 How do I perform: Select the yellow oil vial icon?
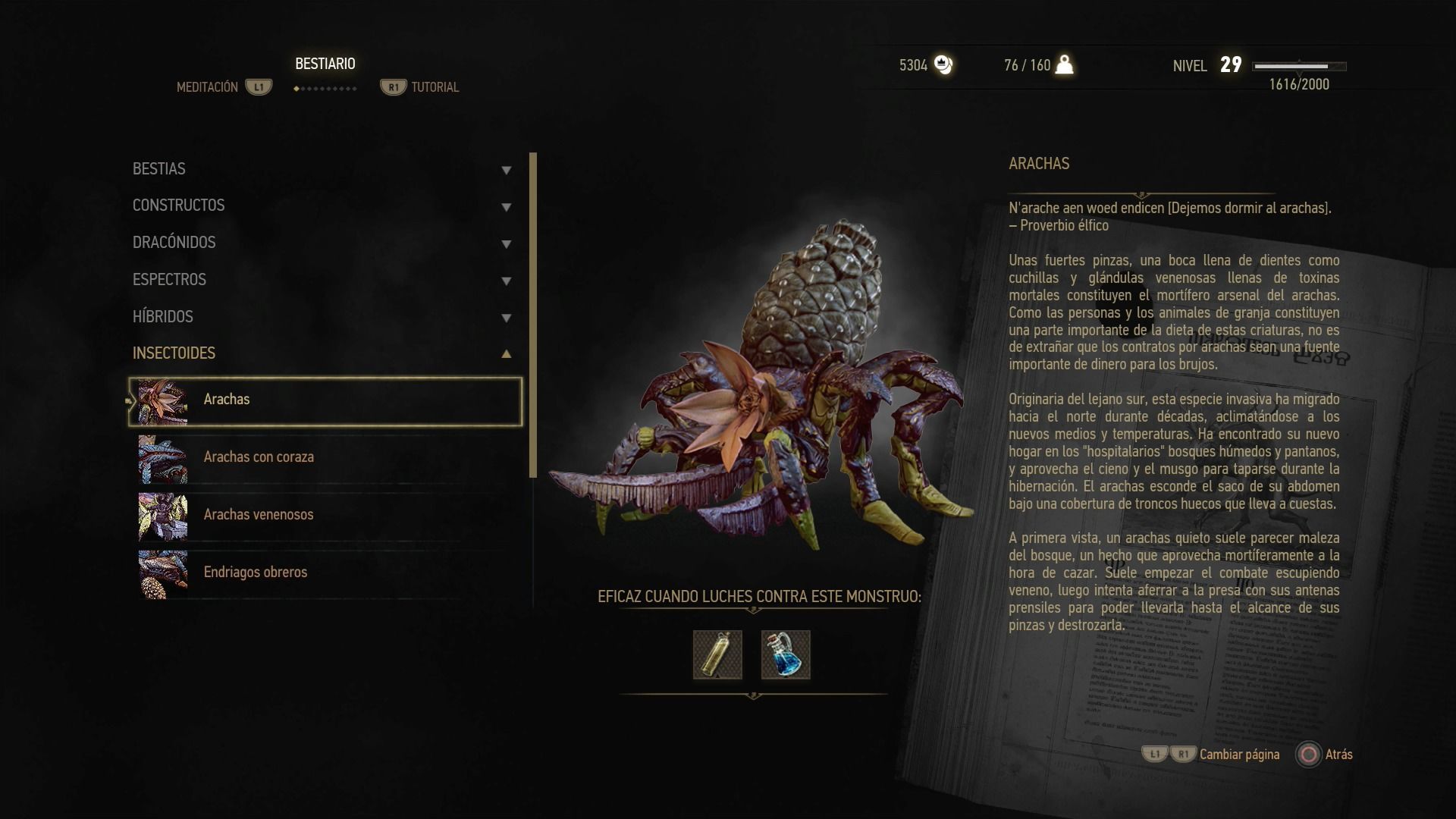click(717, 654)
